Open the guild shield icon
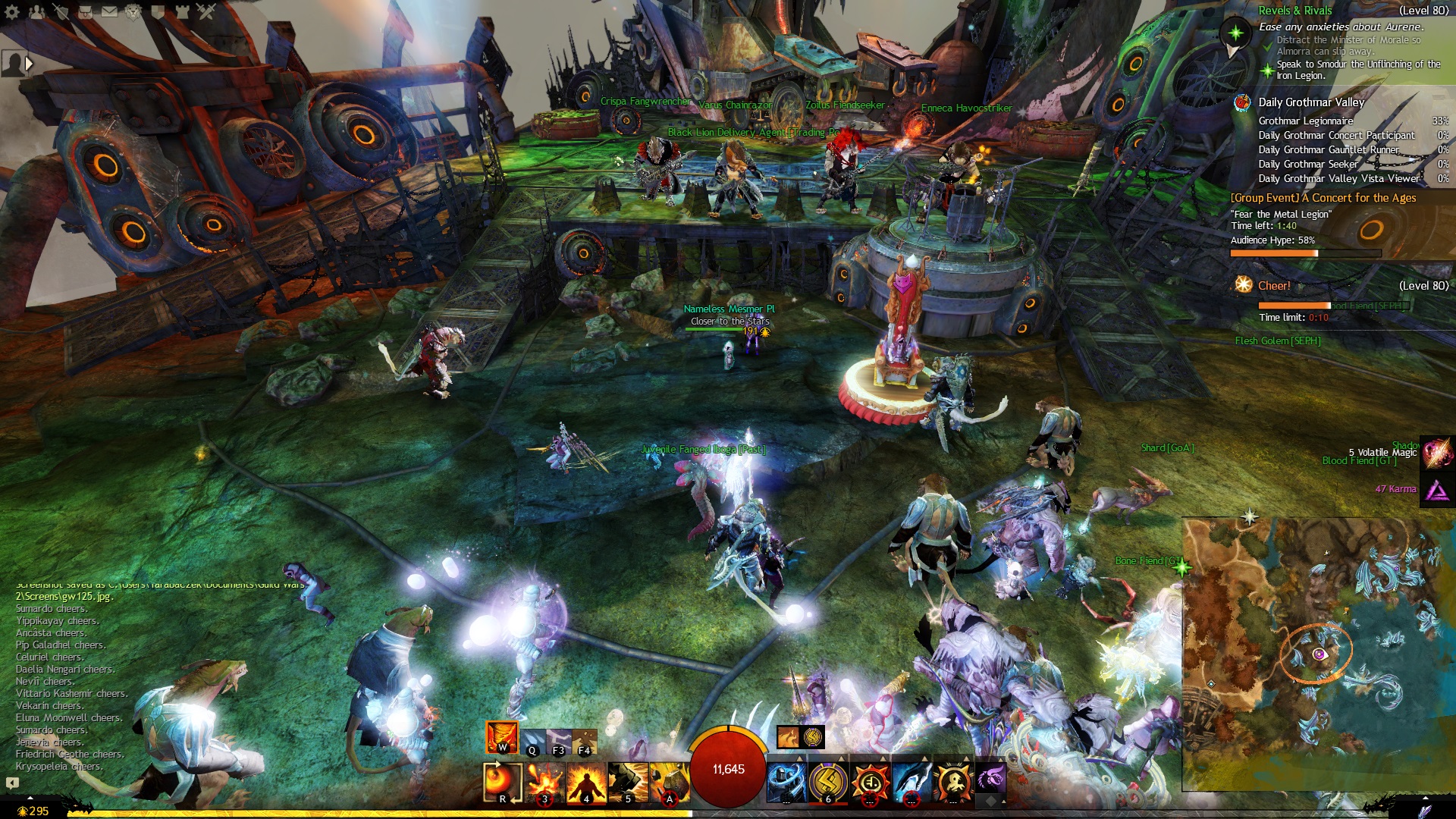Screen dimensions: 1456x819 [158, 11]
